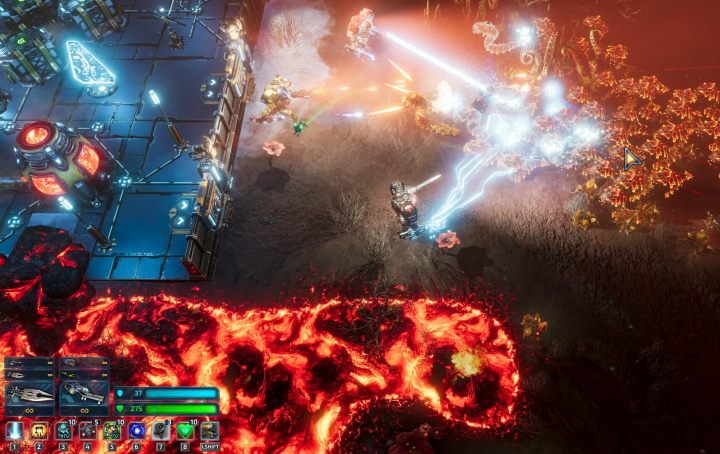This screenshot has width=720, height=454.
Task: Activate the blue energy beam skill
Action: coord(15,431)
